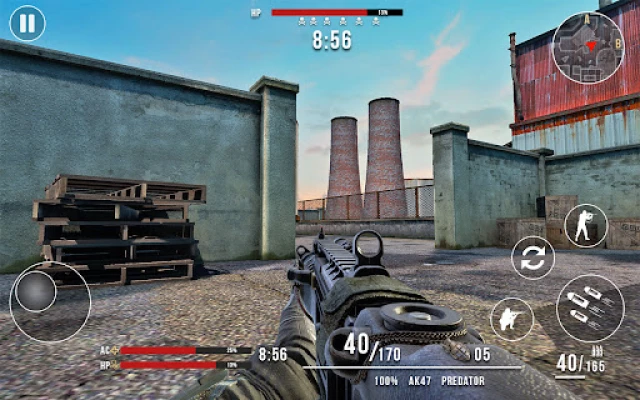Switch weapon using the swap arrows button
The width and height of the screenshot is (640, 400).
pos(533,257)
